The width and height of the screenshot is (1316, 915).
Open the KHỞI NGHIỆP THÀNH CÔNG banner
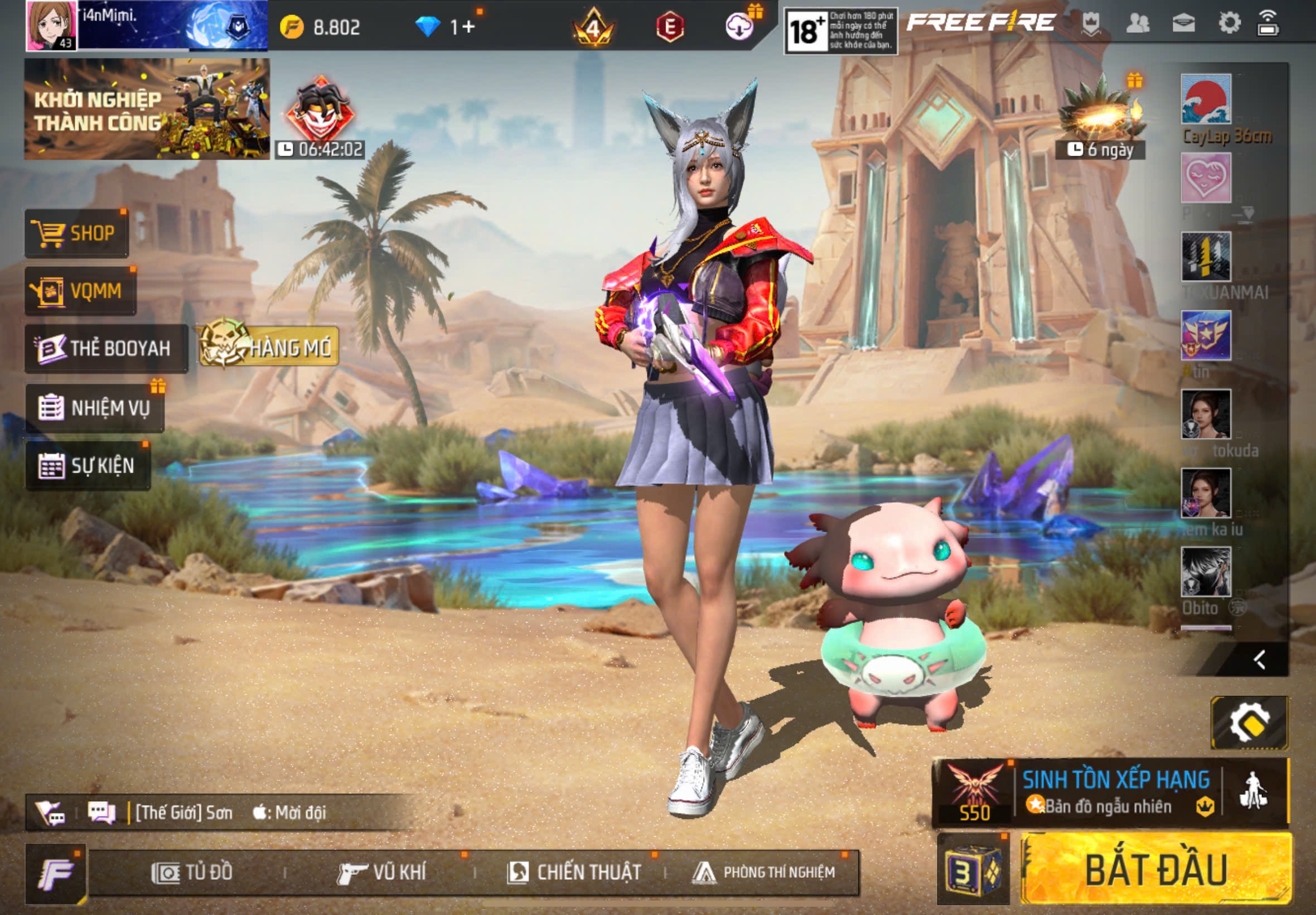tap(147, 109)
